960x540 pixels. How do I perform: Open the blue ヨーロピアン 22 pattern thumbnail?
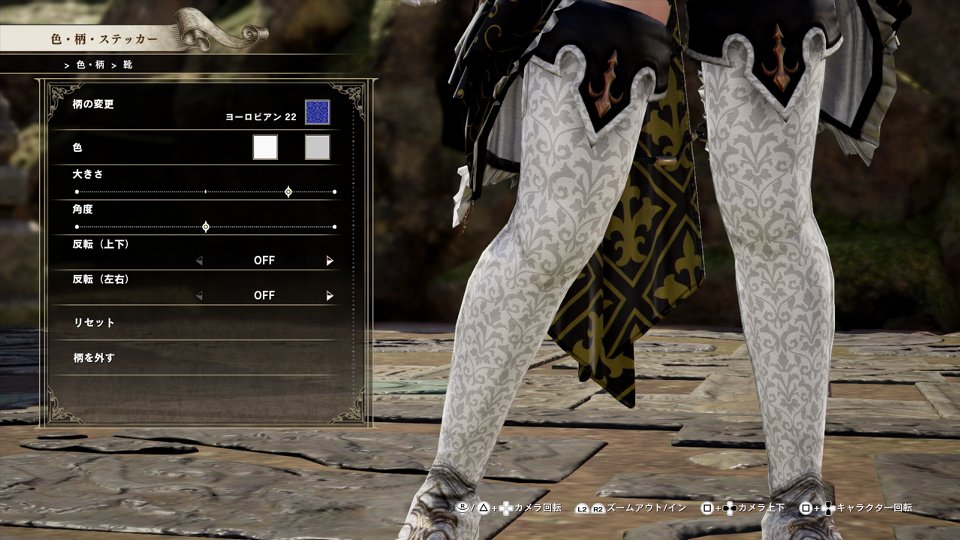[317, 112]
